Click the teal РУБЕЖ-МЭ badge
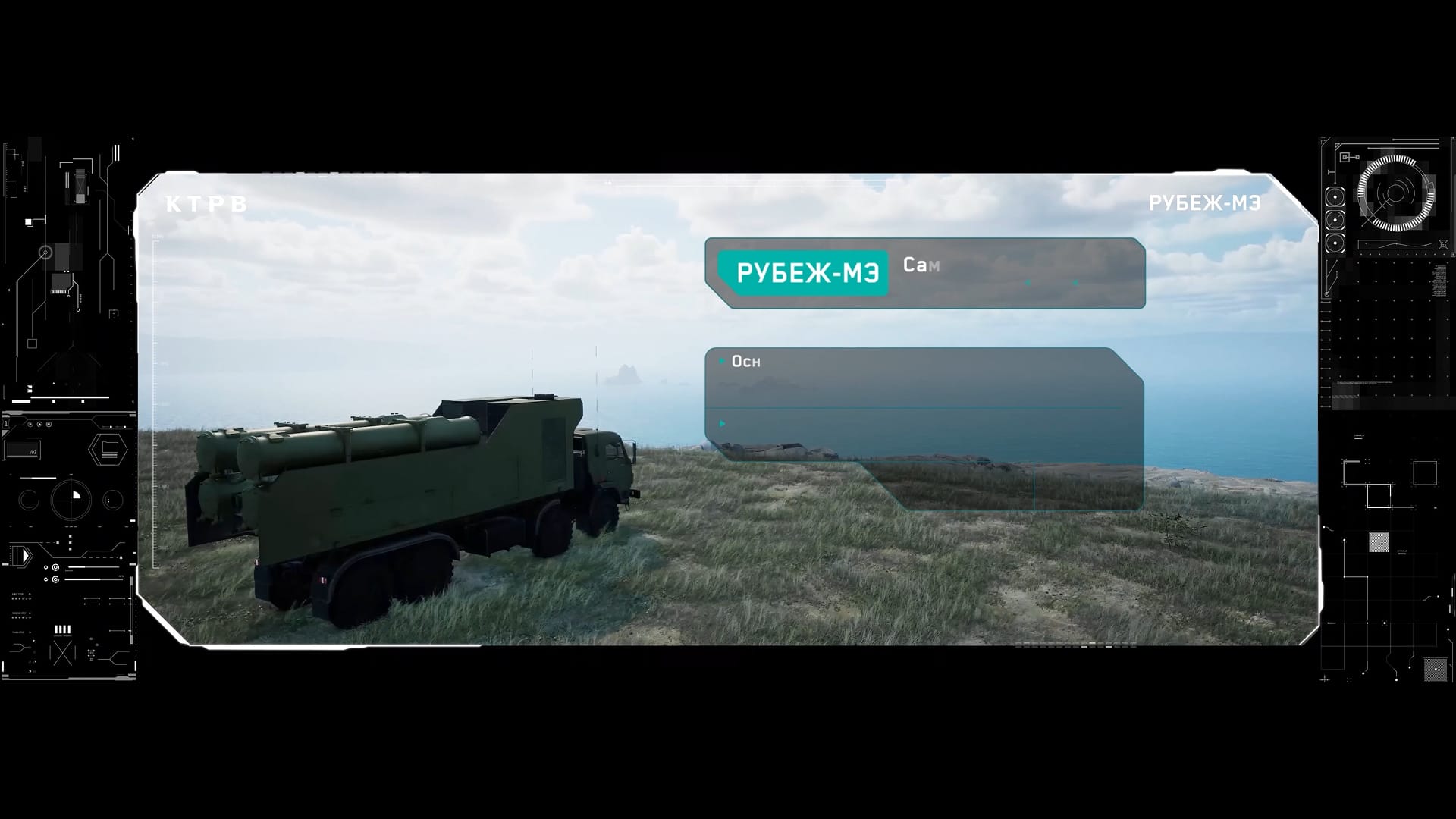 click(x=804, y=271)
